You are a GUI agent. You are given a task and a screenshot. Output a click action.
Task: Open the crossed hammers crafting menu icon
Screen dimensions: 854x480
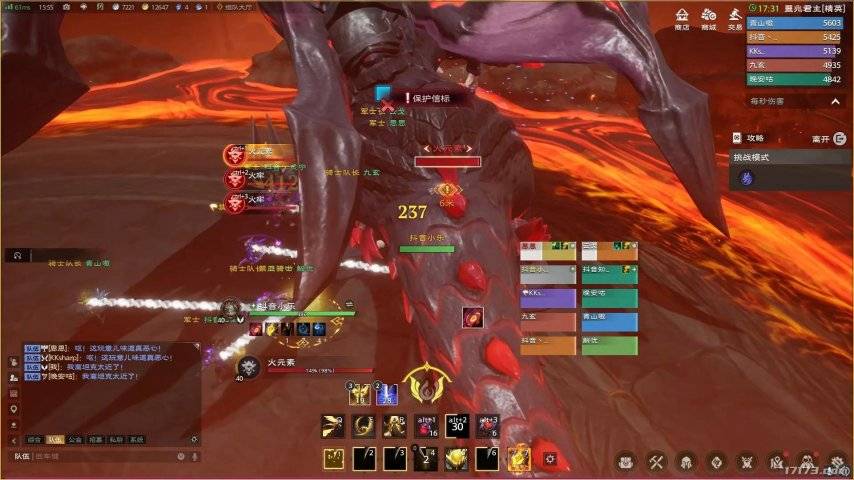point(656,462)
